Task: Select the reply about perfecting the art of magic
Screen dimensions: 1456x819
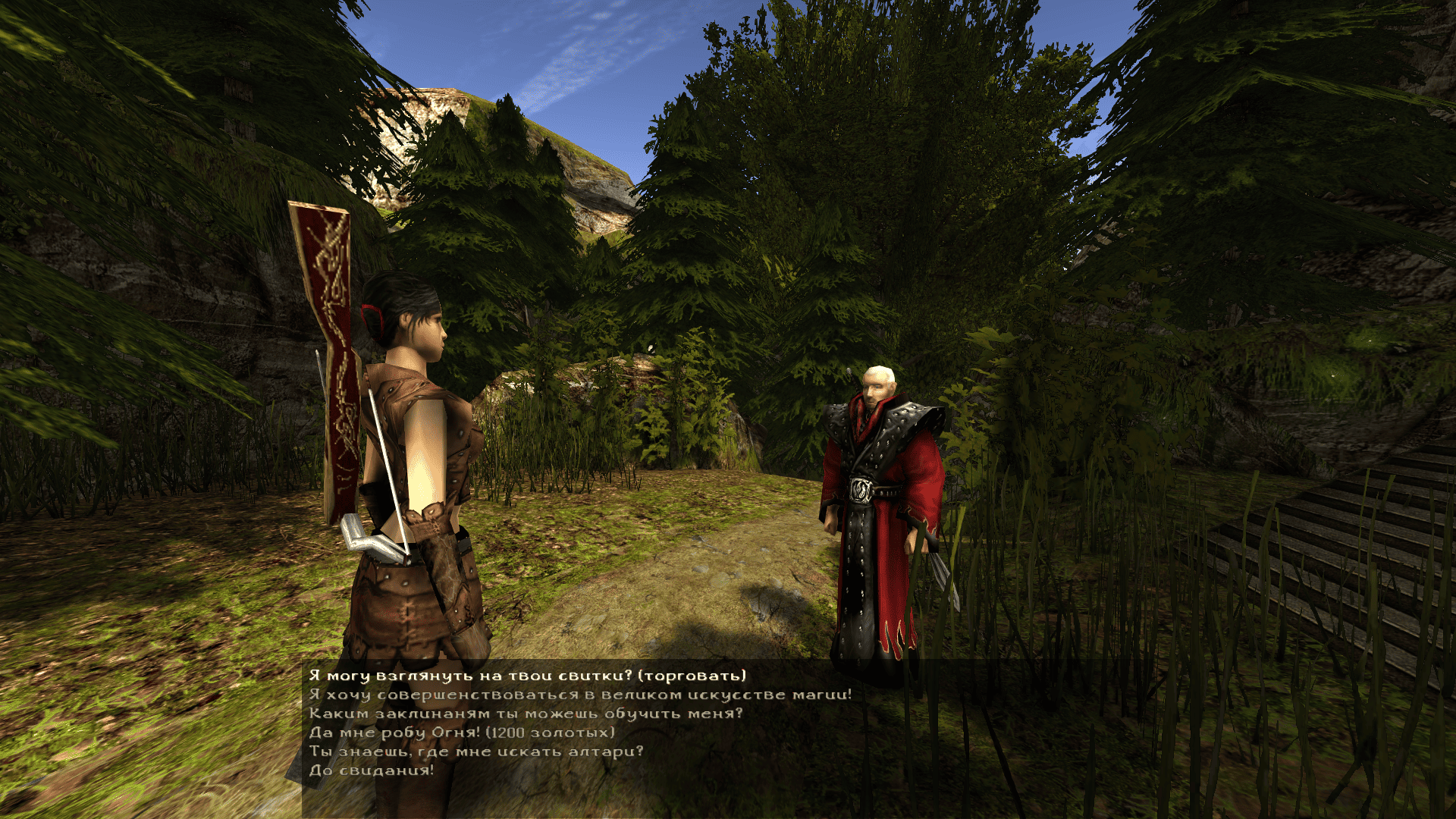Action: pyautogui.click(x=580, y=695)
